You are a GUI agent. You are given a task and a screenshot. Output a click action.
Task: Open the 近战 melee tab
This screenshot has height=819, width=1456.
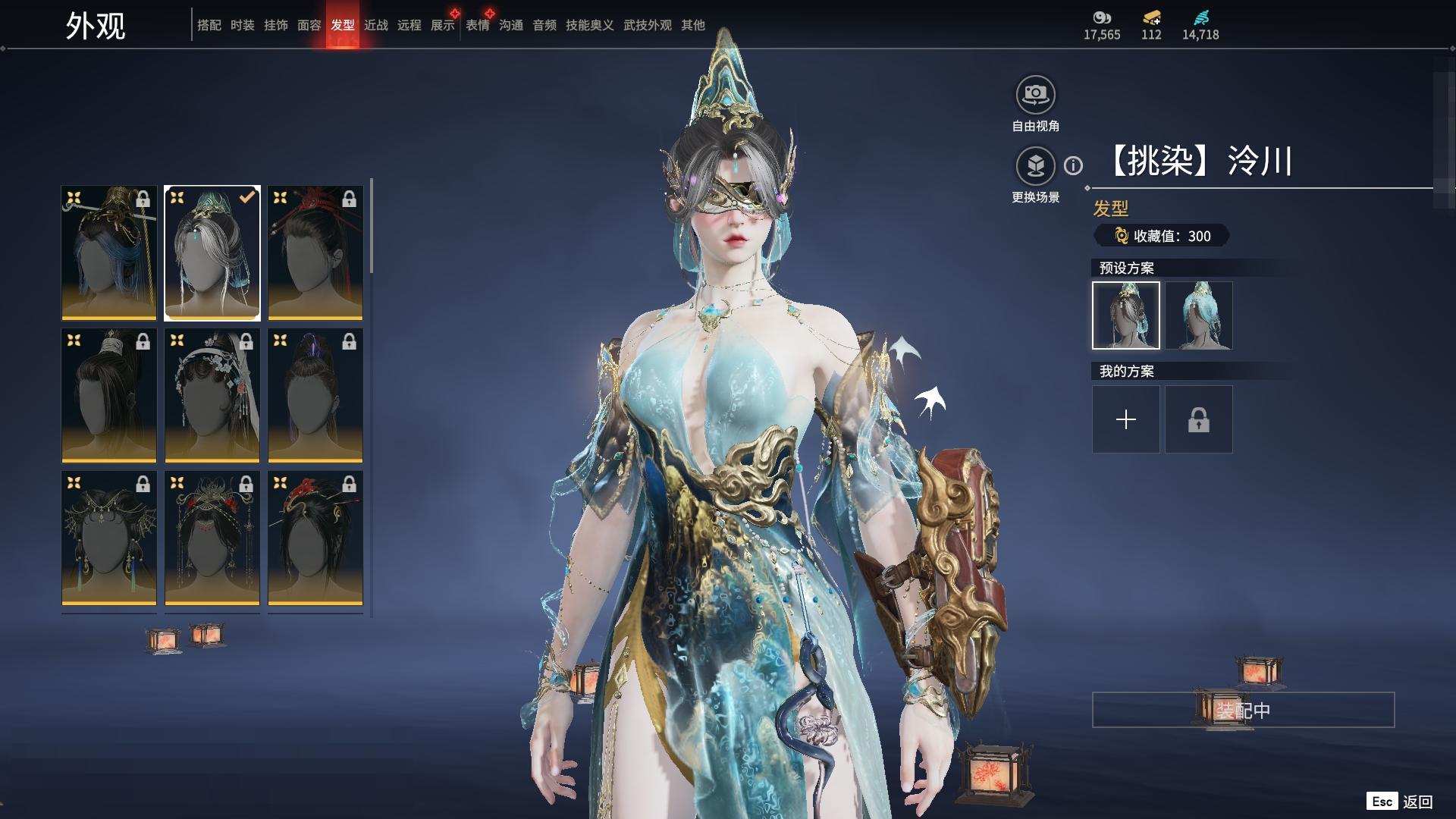pyautogui.click(x=375, y=25)
